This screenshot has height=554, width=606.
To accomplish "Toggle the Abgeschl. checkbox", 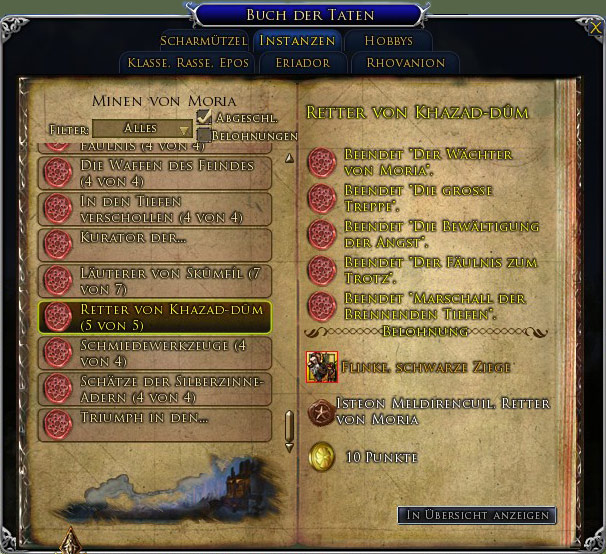I will [x=205, y=118].
